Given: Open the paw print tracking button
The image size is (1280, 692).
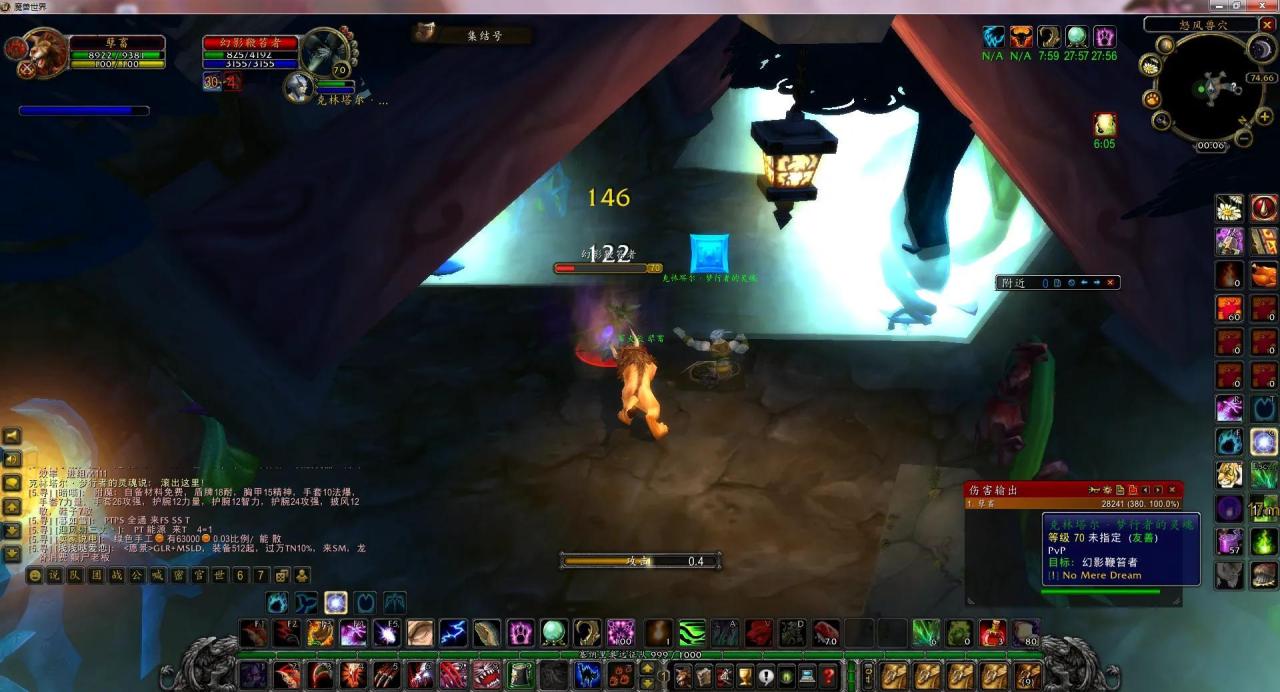Looking at the screenshot, I should 1152,99.
